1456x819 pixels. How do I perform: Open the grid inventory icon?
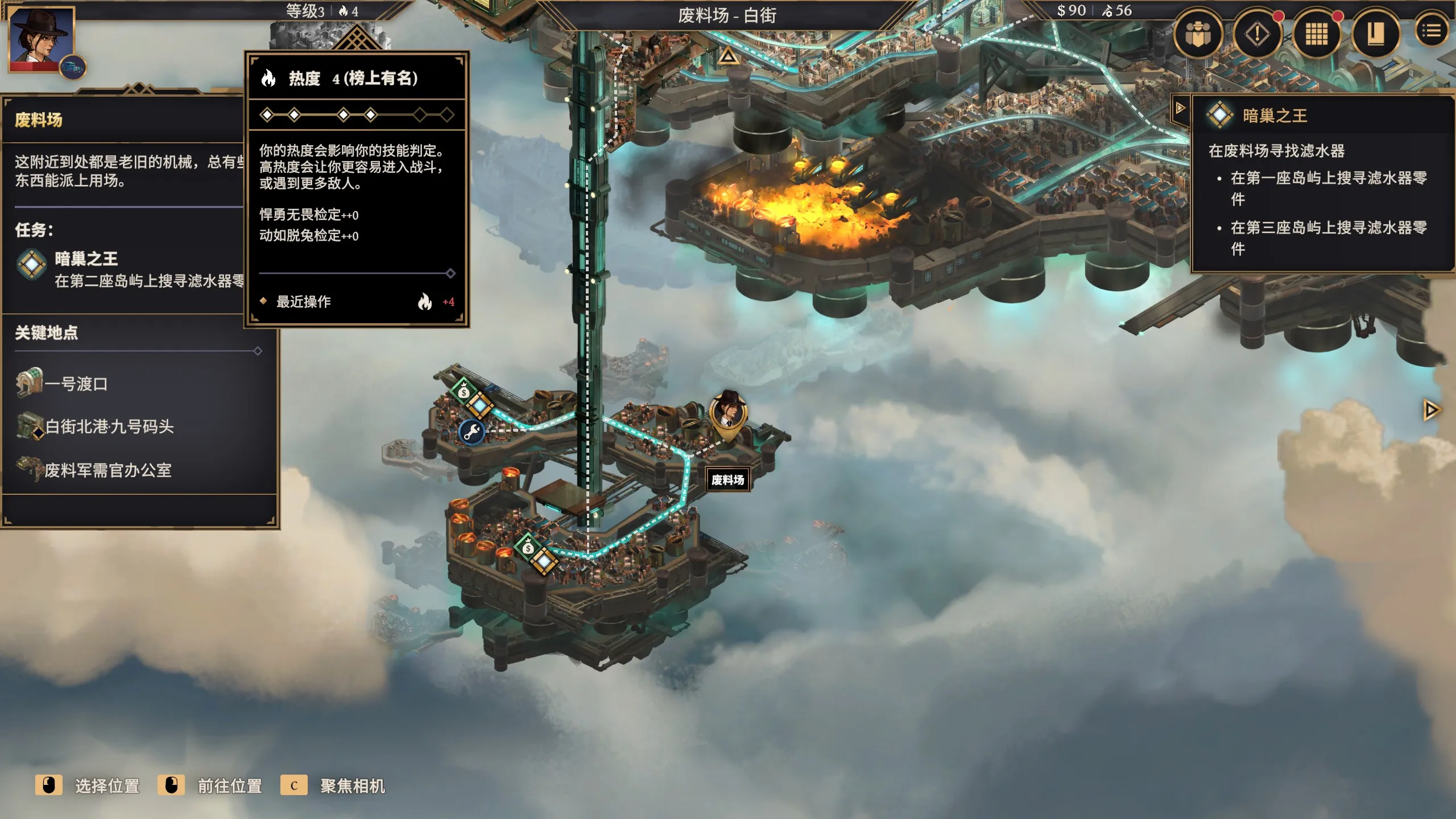[1316, 34]
